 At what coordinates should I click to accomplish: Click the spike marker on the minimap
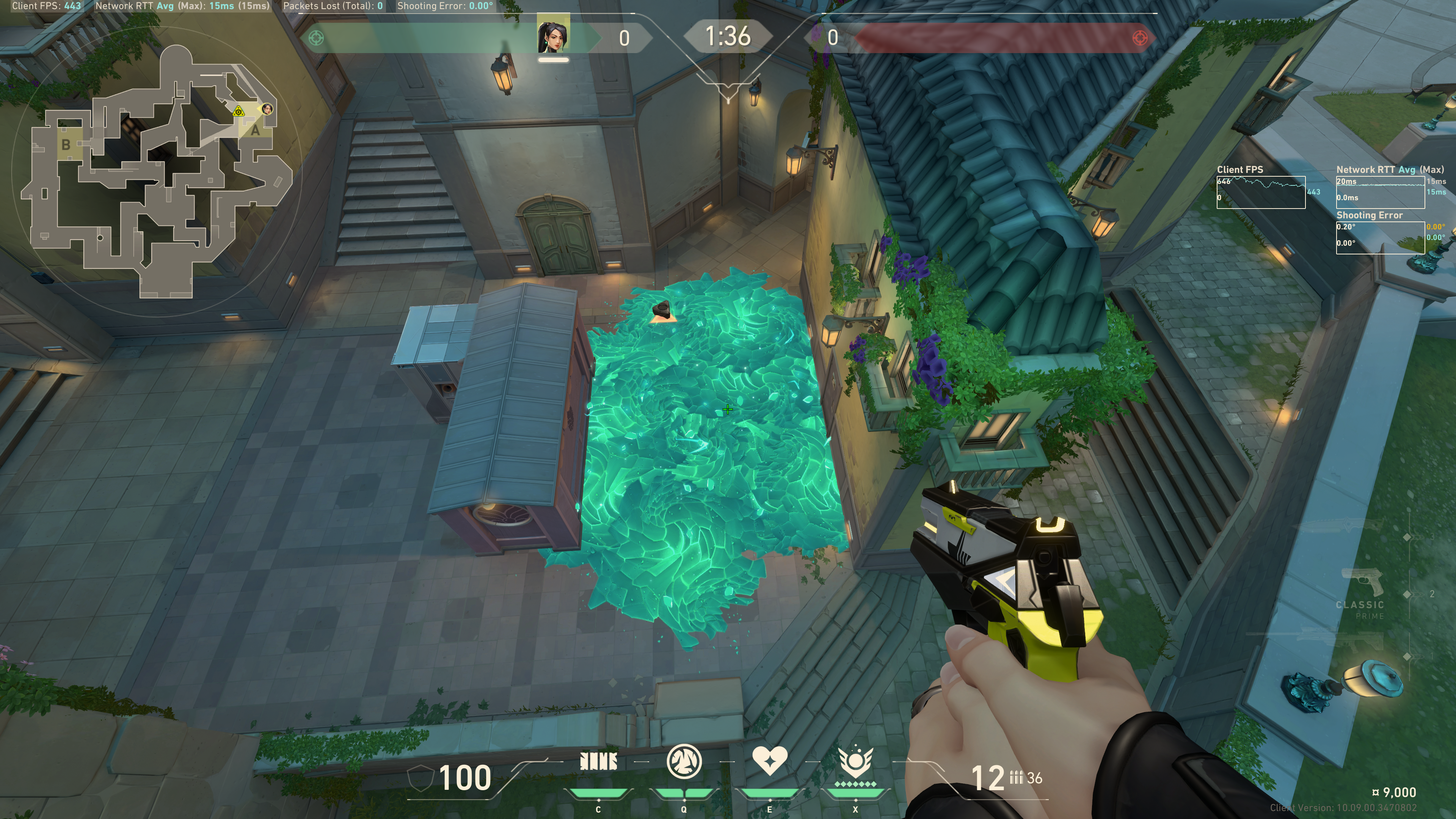click(238, 111)
